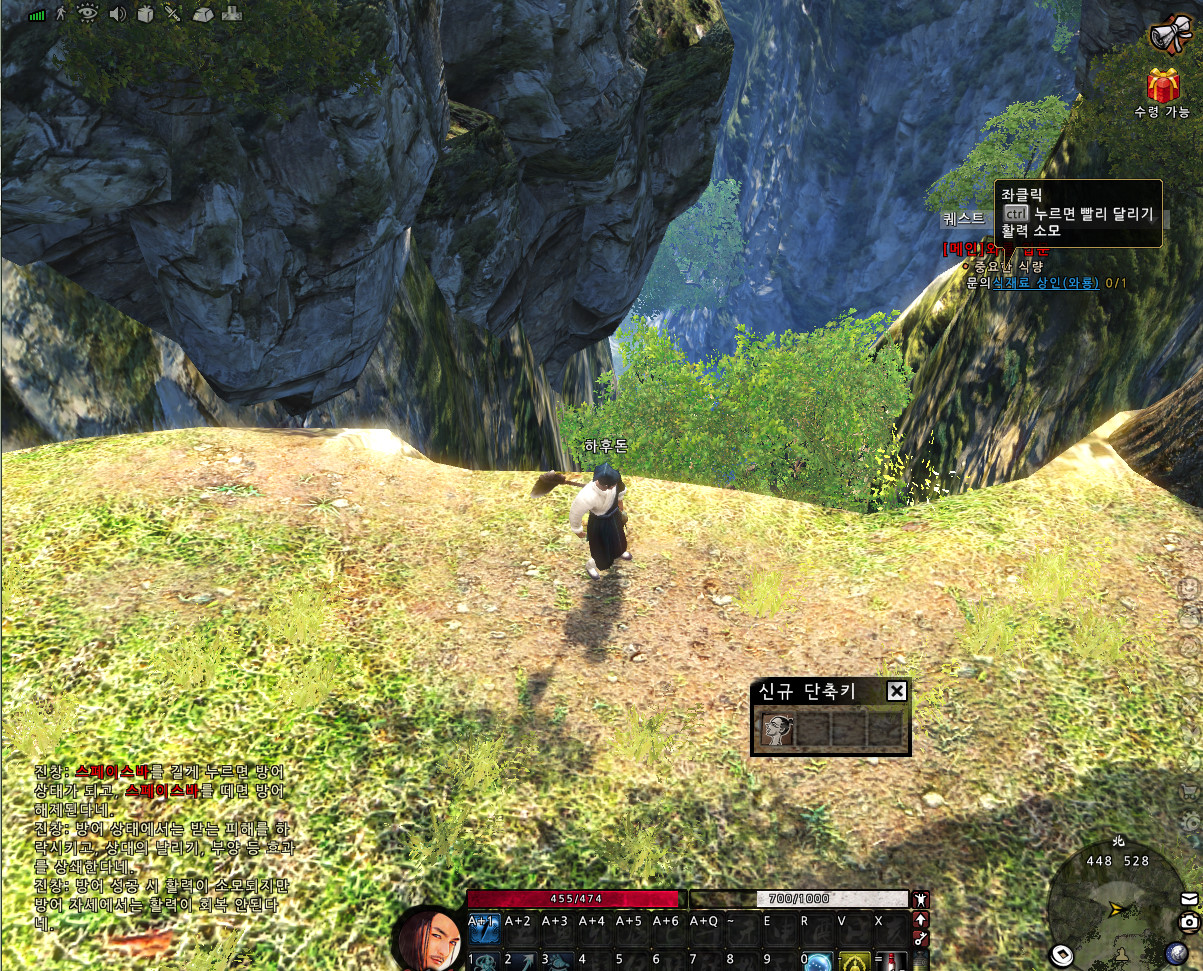The image size is (1203, 971).
Task: Open the minimap
Action: pyautogui.click(x=1112, y=908)
